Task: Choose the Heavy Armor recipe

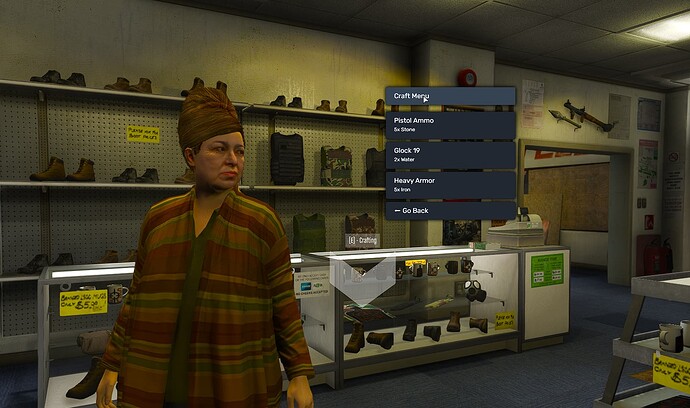Action: click(450, 184)
